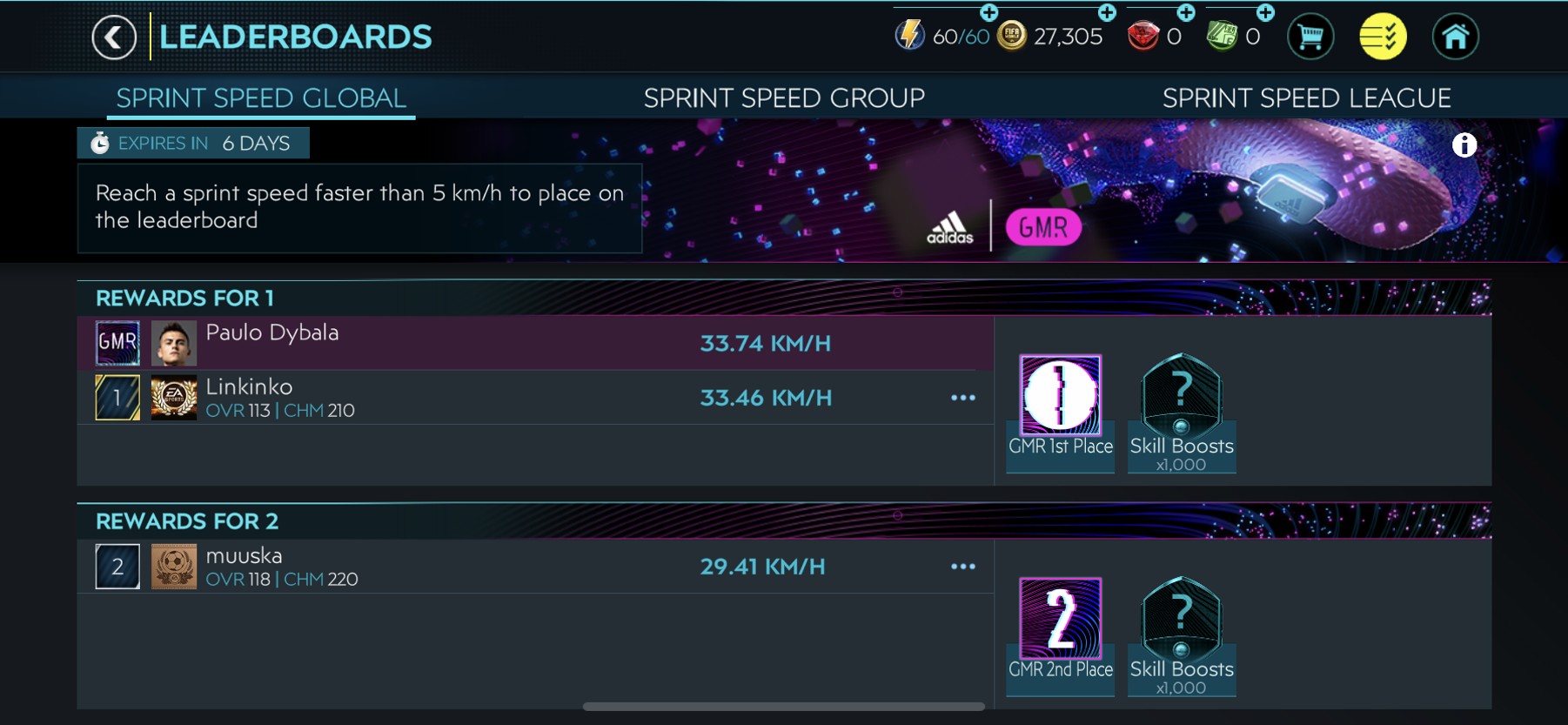The image size is (1568, 725).
Task: Add green cash with plus button
Action: [1265, 12]
